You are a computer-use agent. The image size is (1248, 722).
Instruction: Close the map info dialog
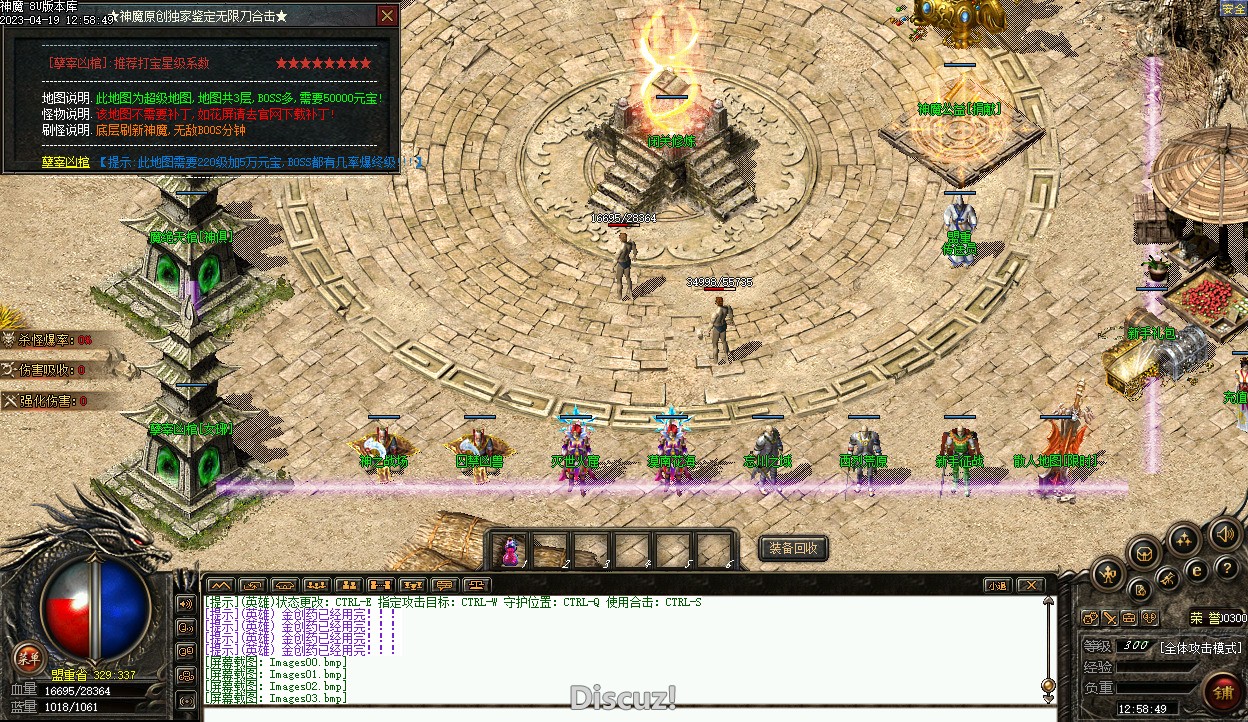[387, 15]
